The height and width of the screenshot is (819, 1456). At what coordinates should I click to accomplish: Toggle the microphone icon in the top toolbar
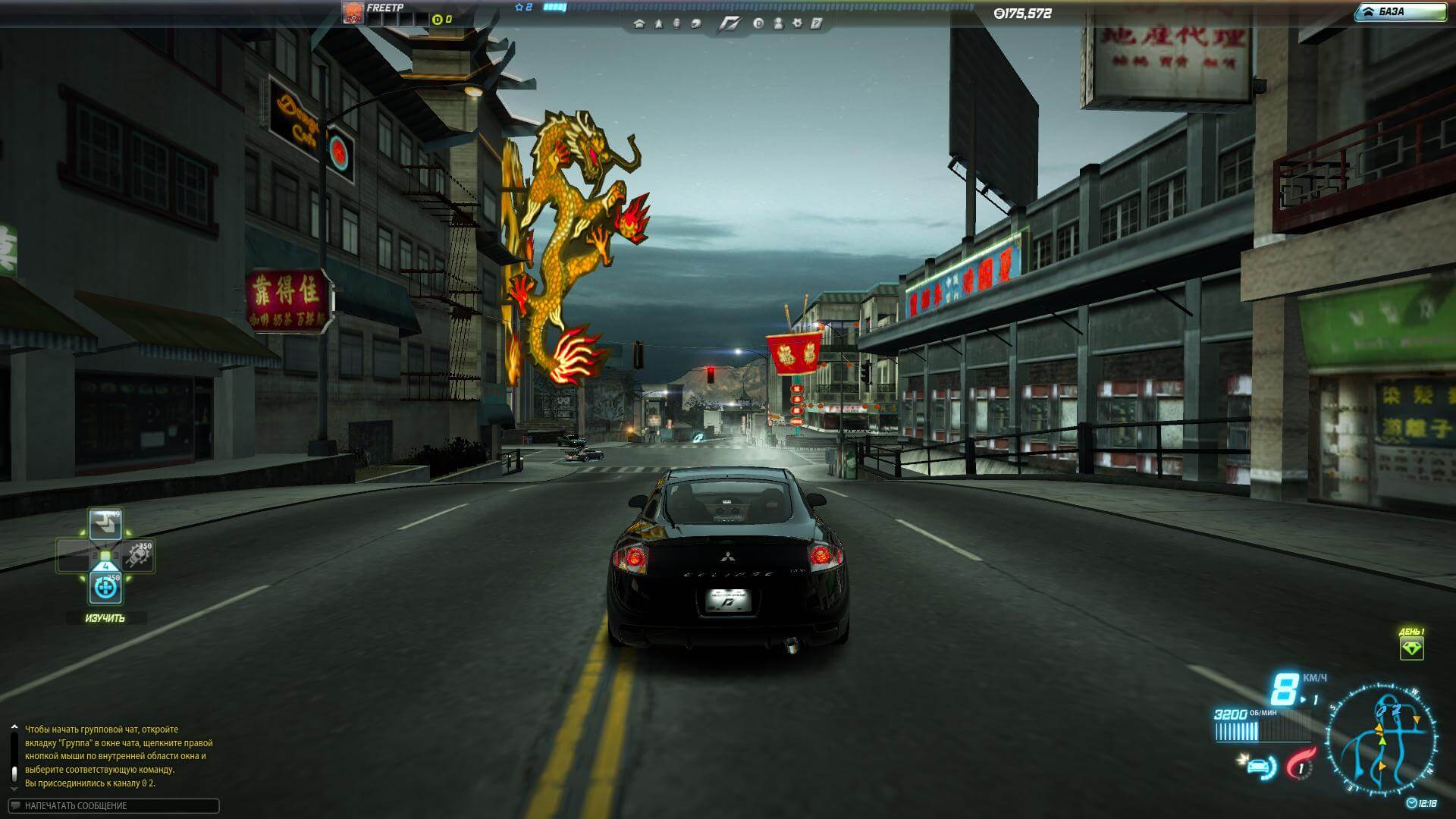pyautogui.click(x=676, y=24)
